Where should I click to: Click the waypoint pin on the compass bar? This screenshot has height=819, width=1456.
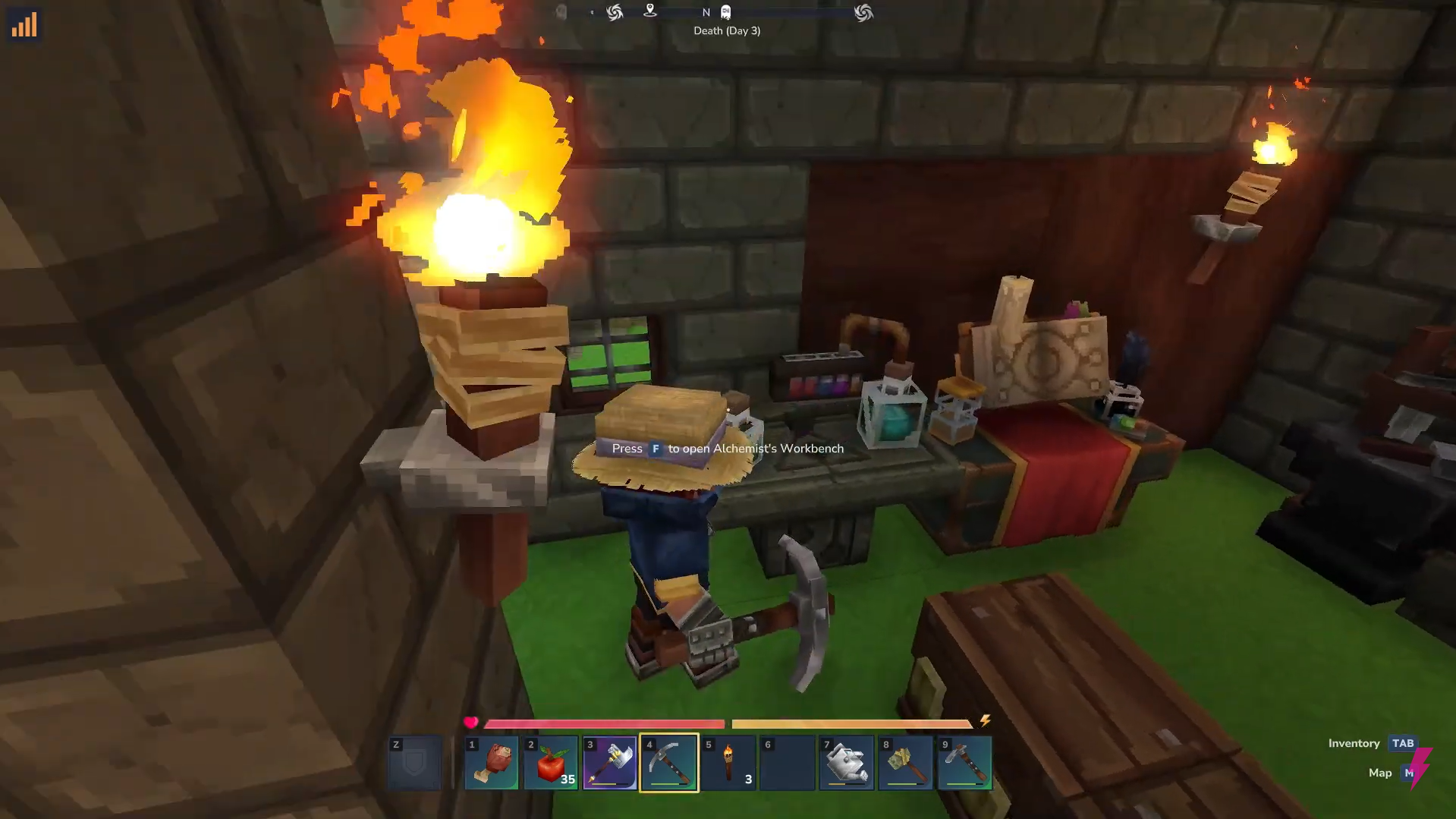(x=651, y=11)
